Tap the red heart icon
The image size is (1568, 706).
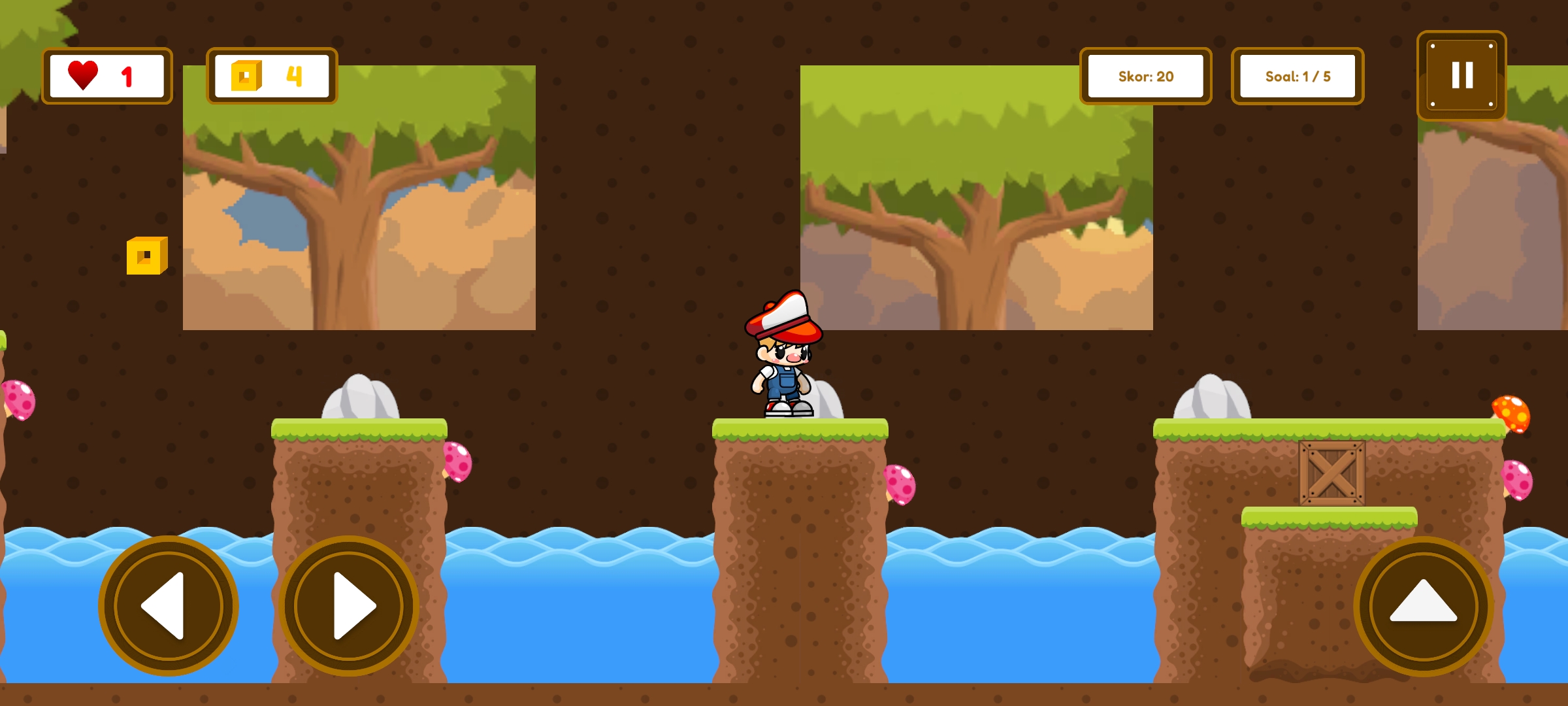(x=83, y=75)
